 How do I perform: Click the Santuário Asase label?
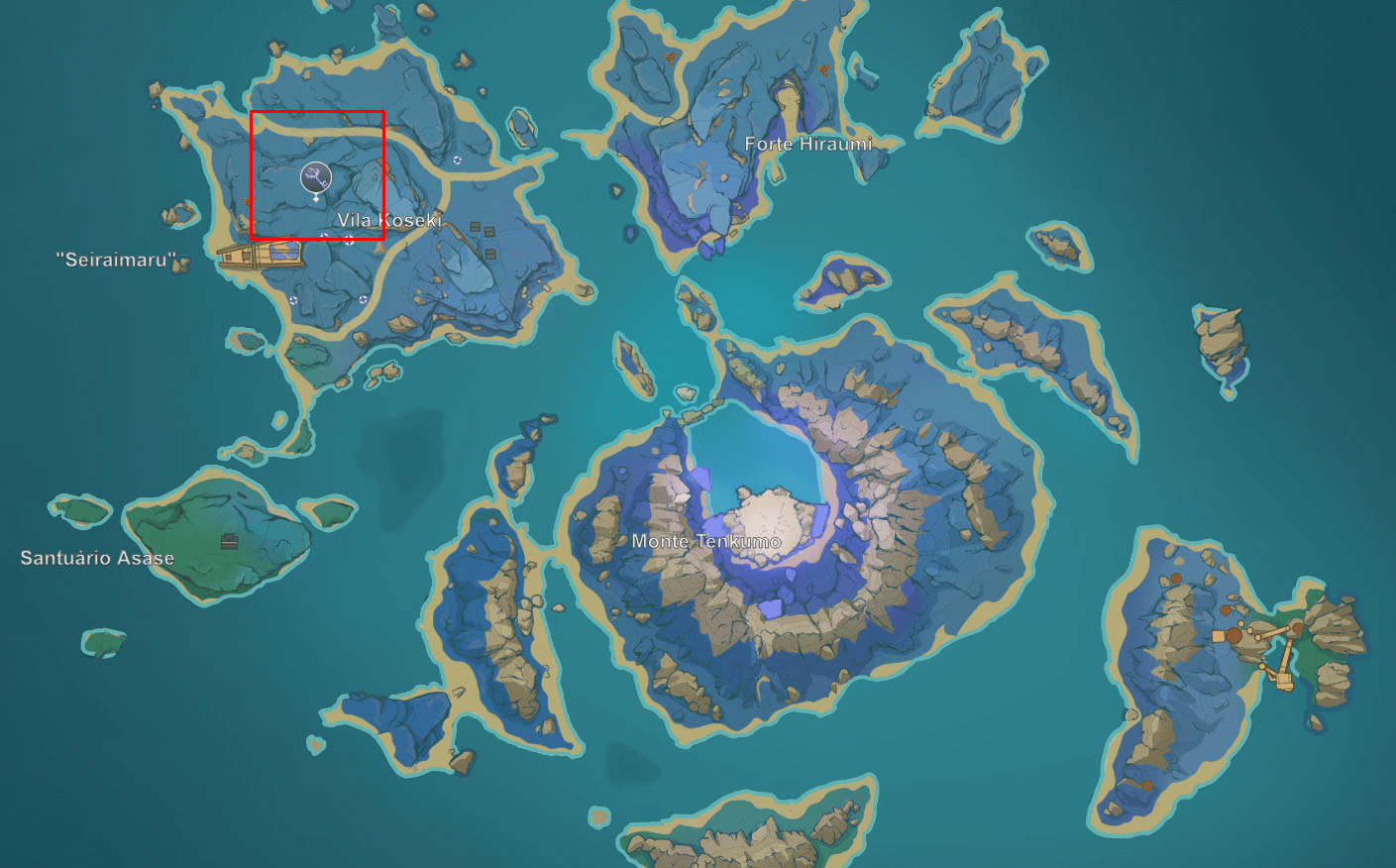[x=99, y=558]
